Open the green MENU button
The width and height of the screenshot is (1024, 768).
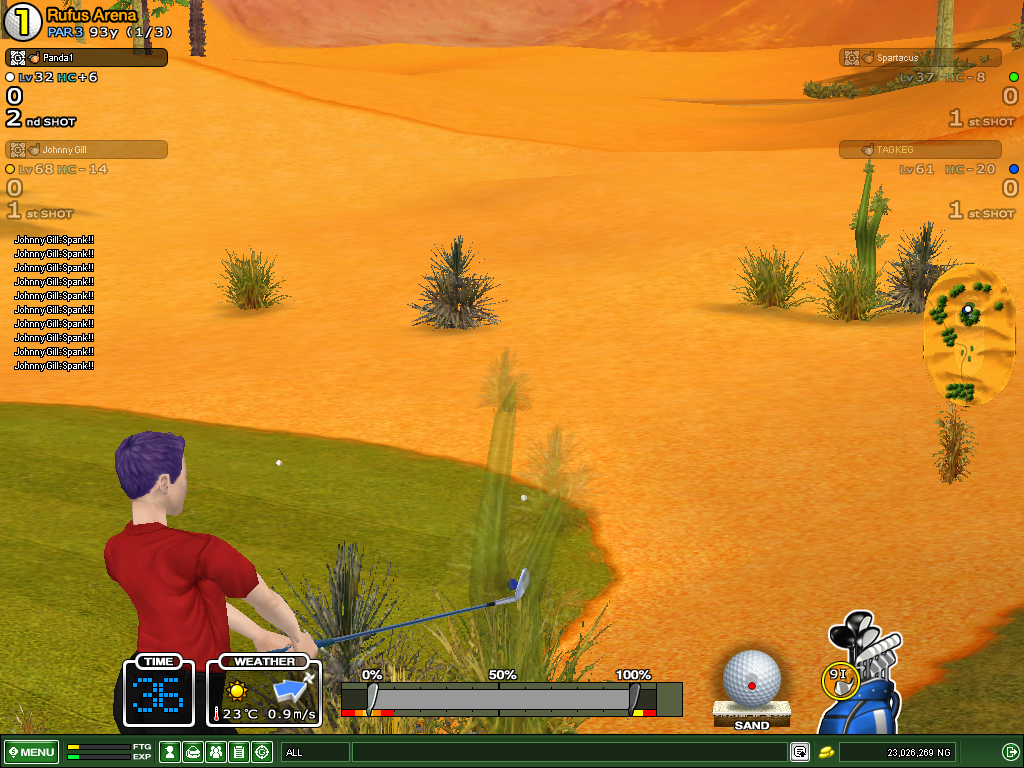pos(31,752)
